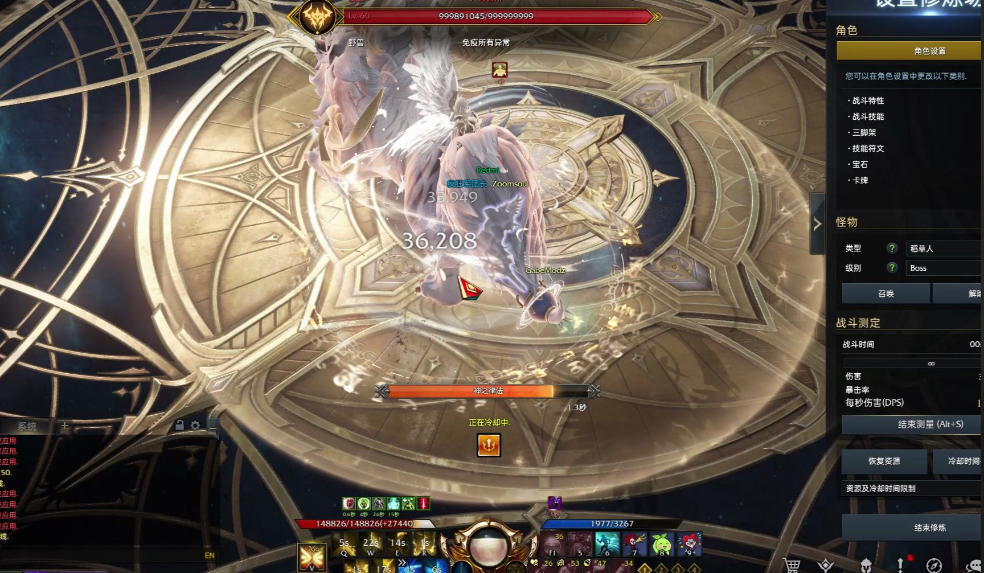The width and height of the screenshot is (984, 573).
Task: Open the exclamation mark notification icon
Action: pos(900,565)
